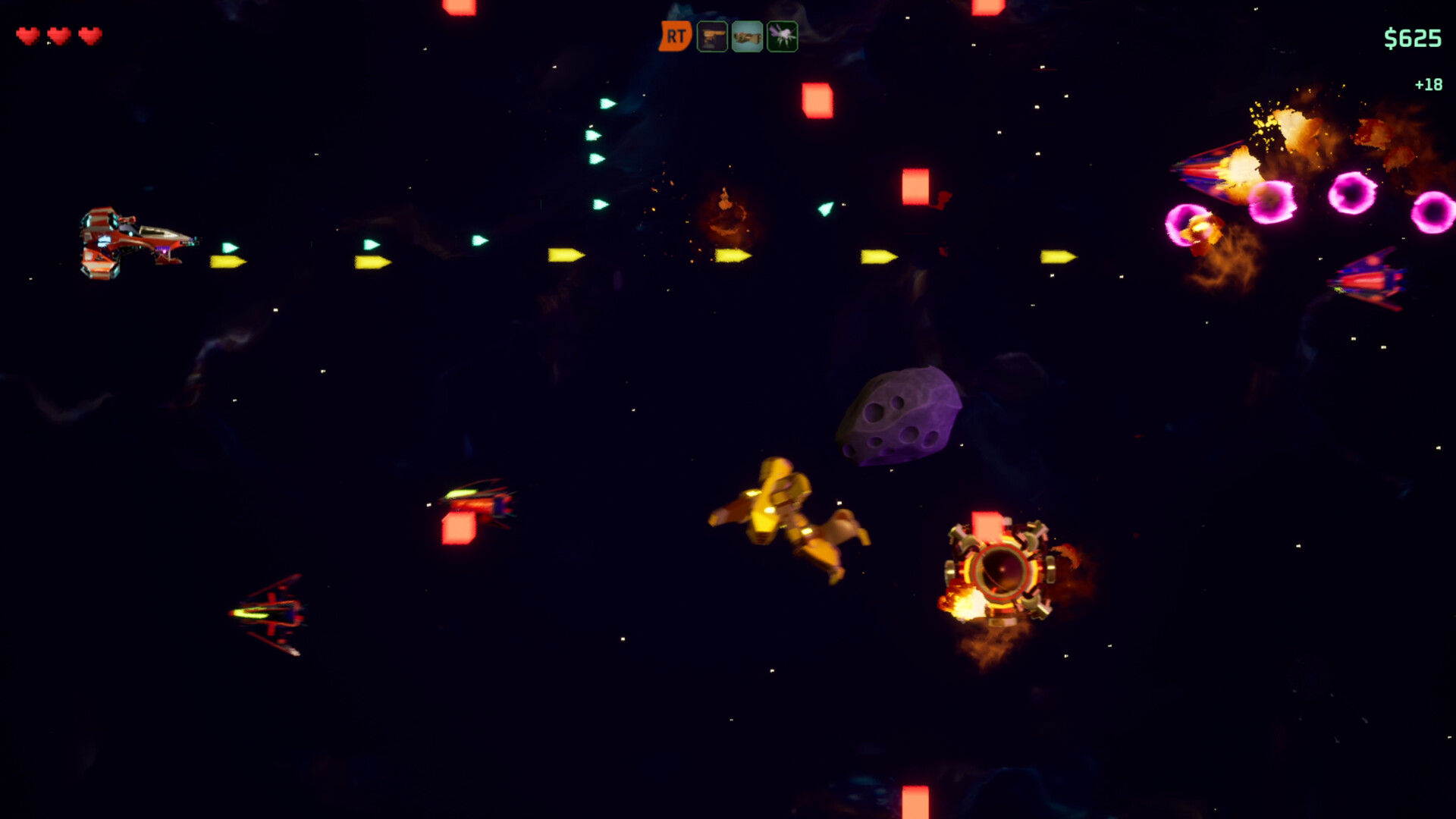Click the third red heart icon
The height and width of the screenshot is (819, 1456).
coord(89,36)
